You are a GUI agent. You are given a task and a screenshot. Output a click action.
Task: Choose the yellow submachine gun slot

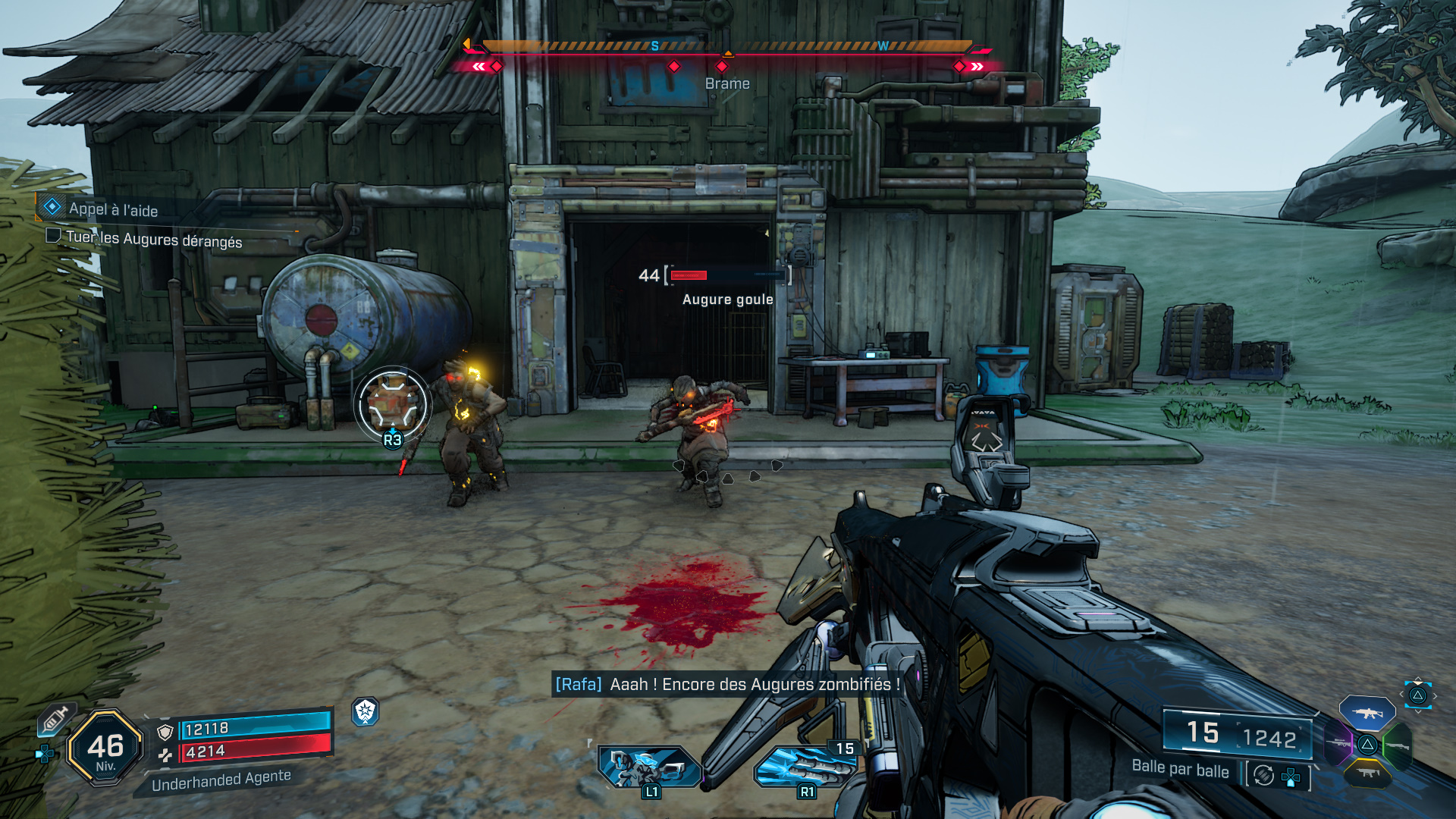tap(1367, 773)
